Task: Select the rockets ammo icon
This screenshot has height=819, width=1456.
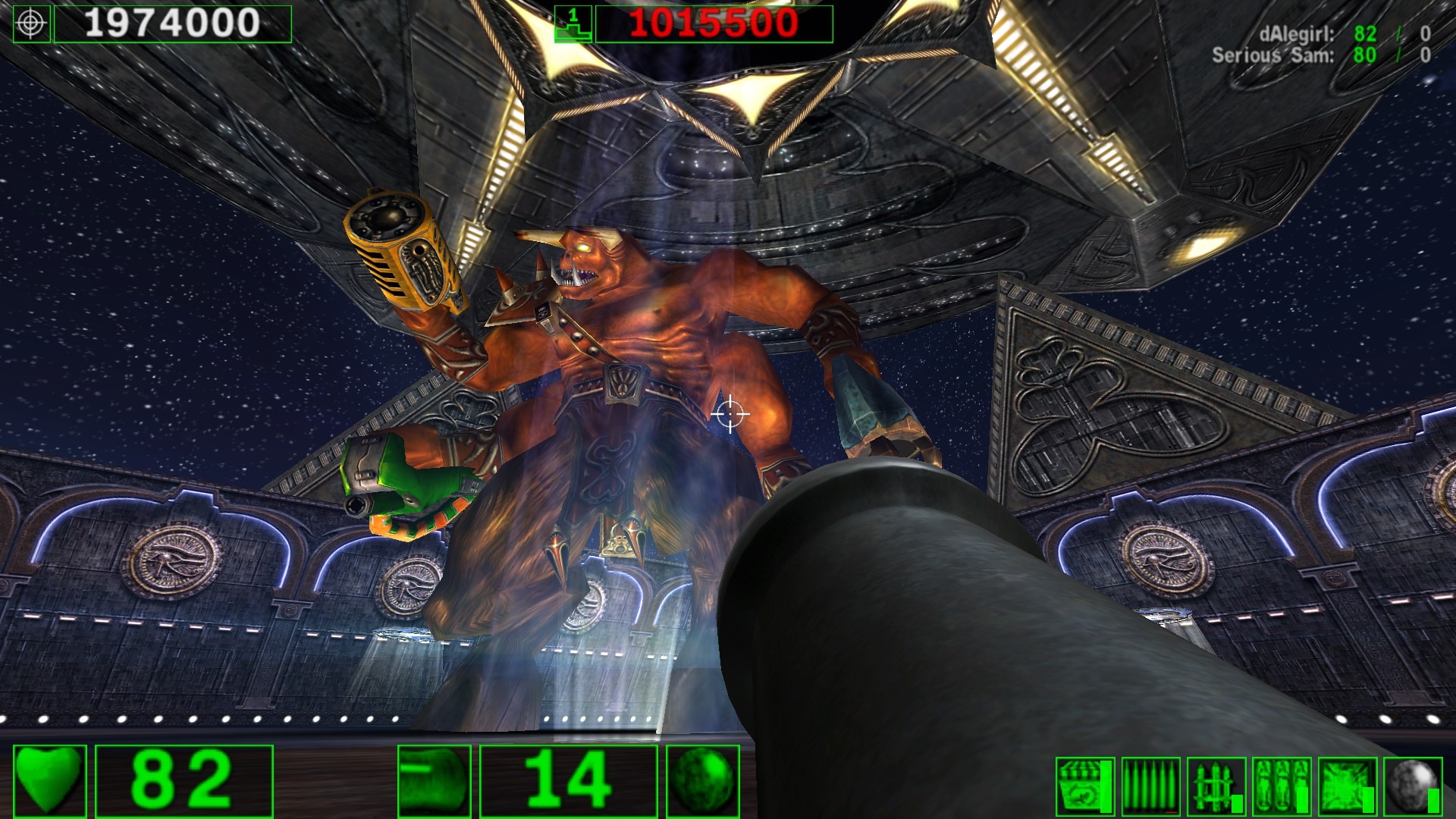Action: click(x=1216, y=786)
